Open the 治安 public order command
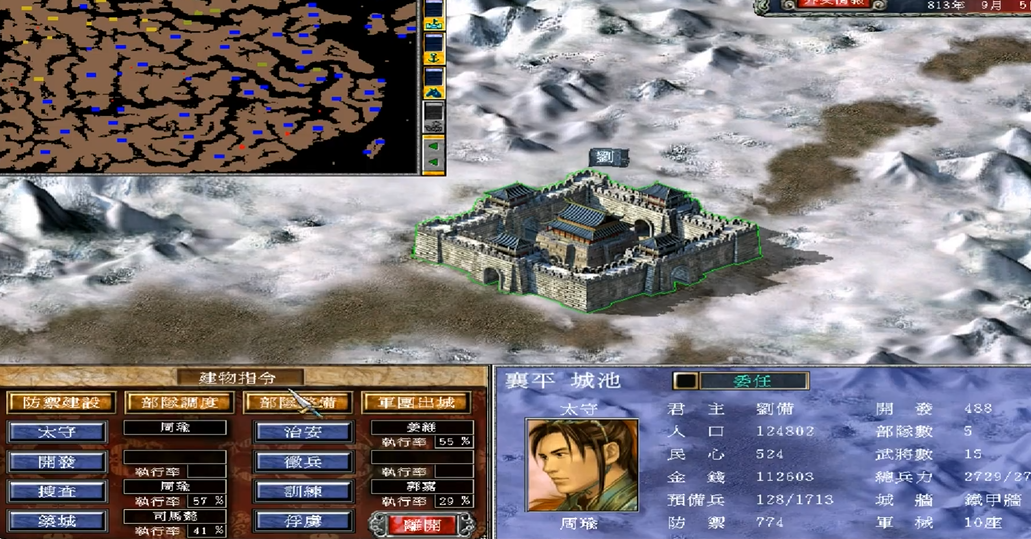The width and height of the screenshot is (1031, 539). [x=303, y=432]
